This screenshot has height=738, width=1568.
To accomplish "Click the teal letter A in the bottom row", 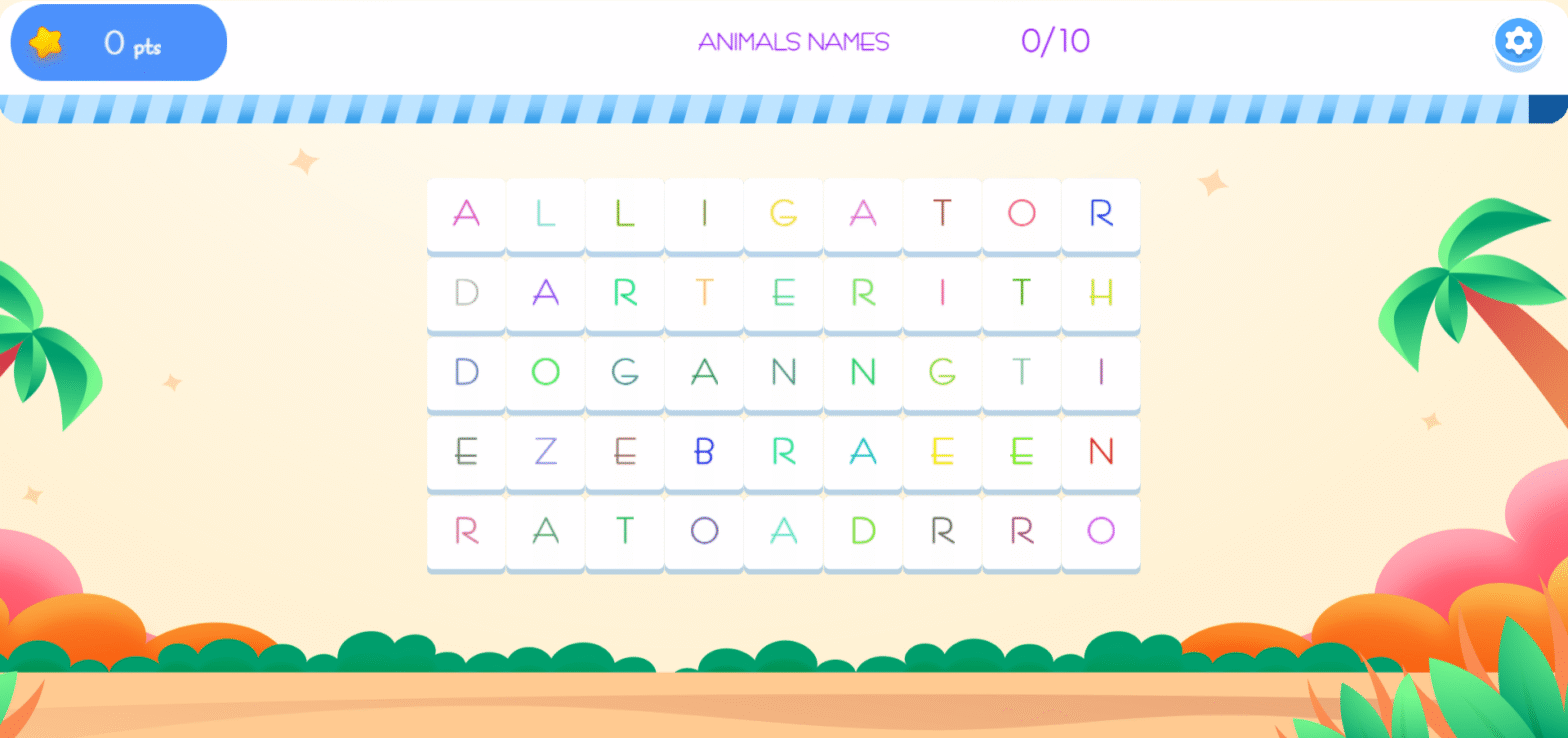I will tap(782, 532).
